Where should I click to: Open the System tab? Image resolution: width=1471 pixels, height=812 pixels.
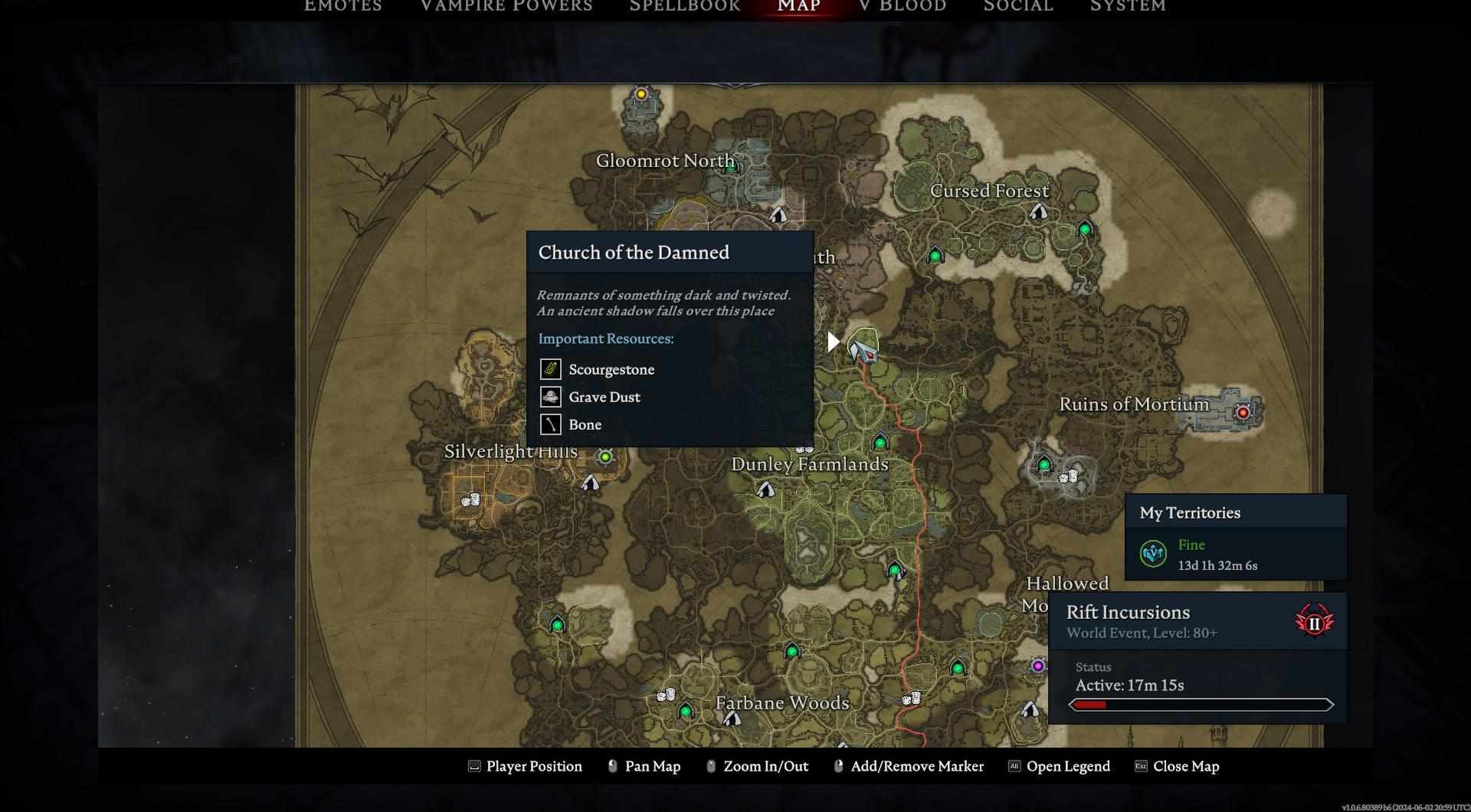pyautogui.click(x=1128, y=6)
